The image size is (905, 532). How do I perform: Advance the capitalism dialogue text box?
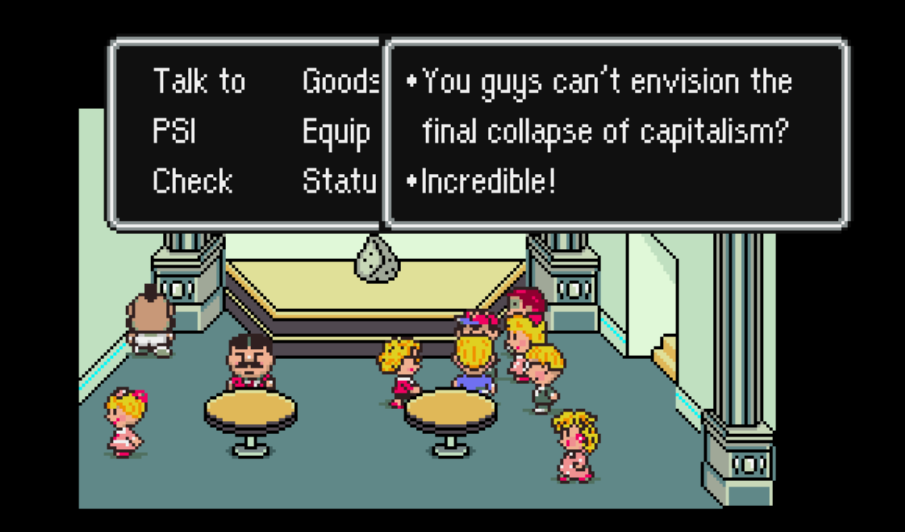coord(615,132)
